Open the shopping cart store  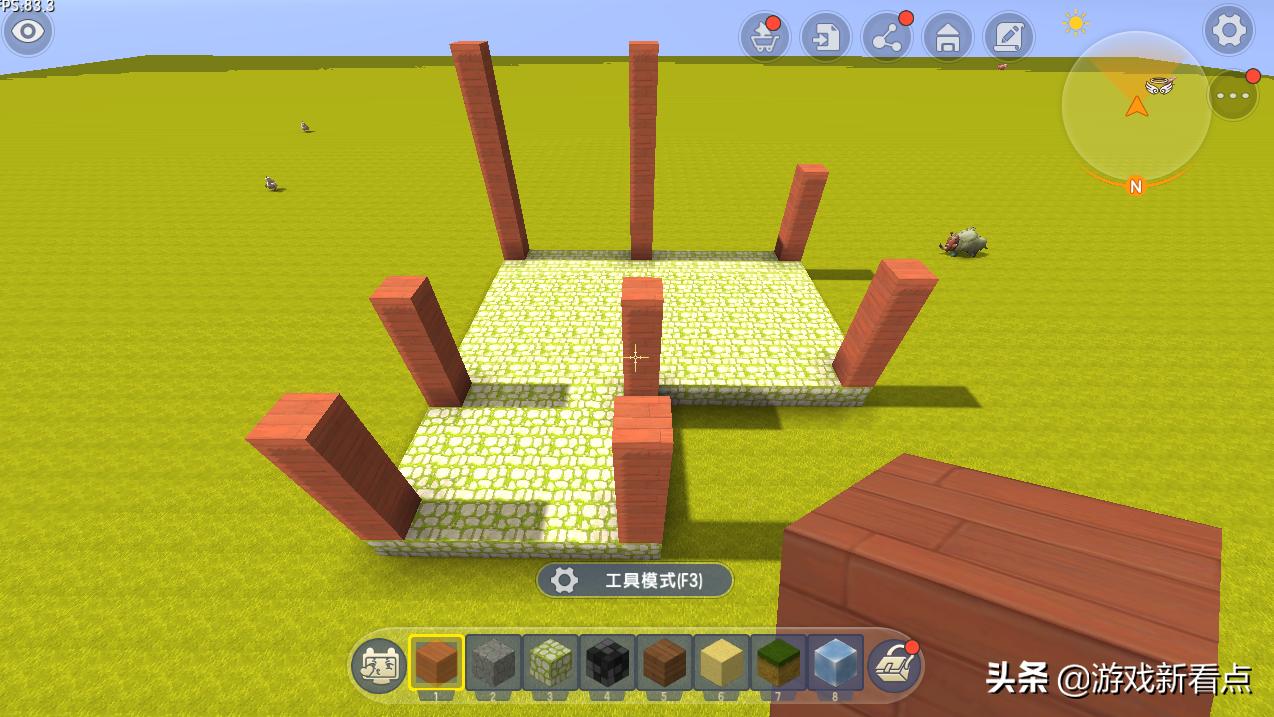click(765, 38)
